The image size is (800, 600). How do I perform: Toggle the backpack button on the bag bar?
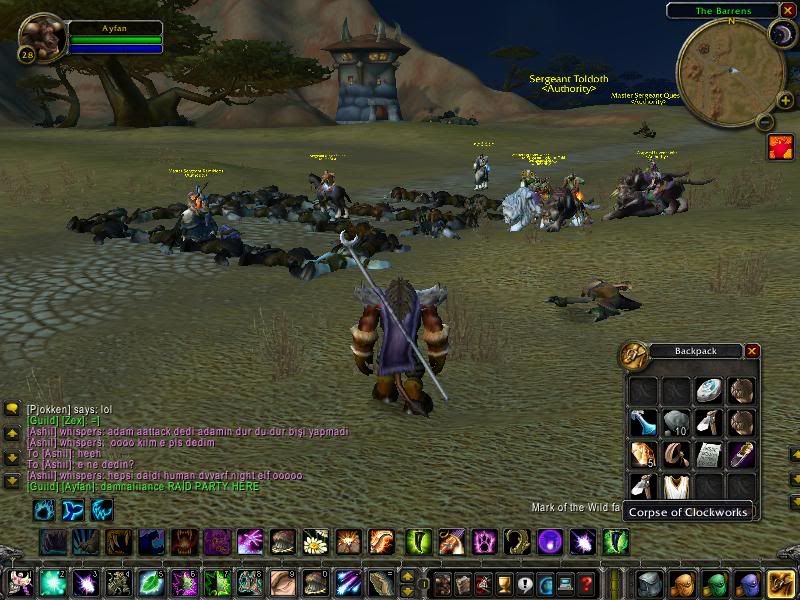click(x=780, y=582)
